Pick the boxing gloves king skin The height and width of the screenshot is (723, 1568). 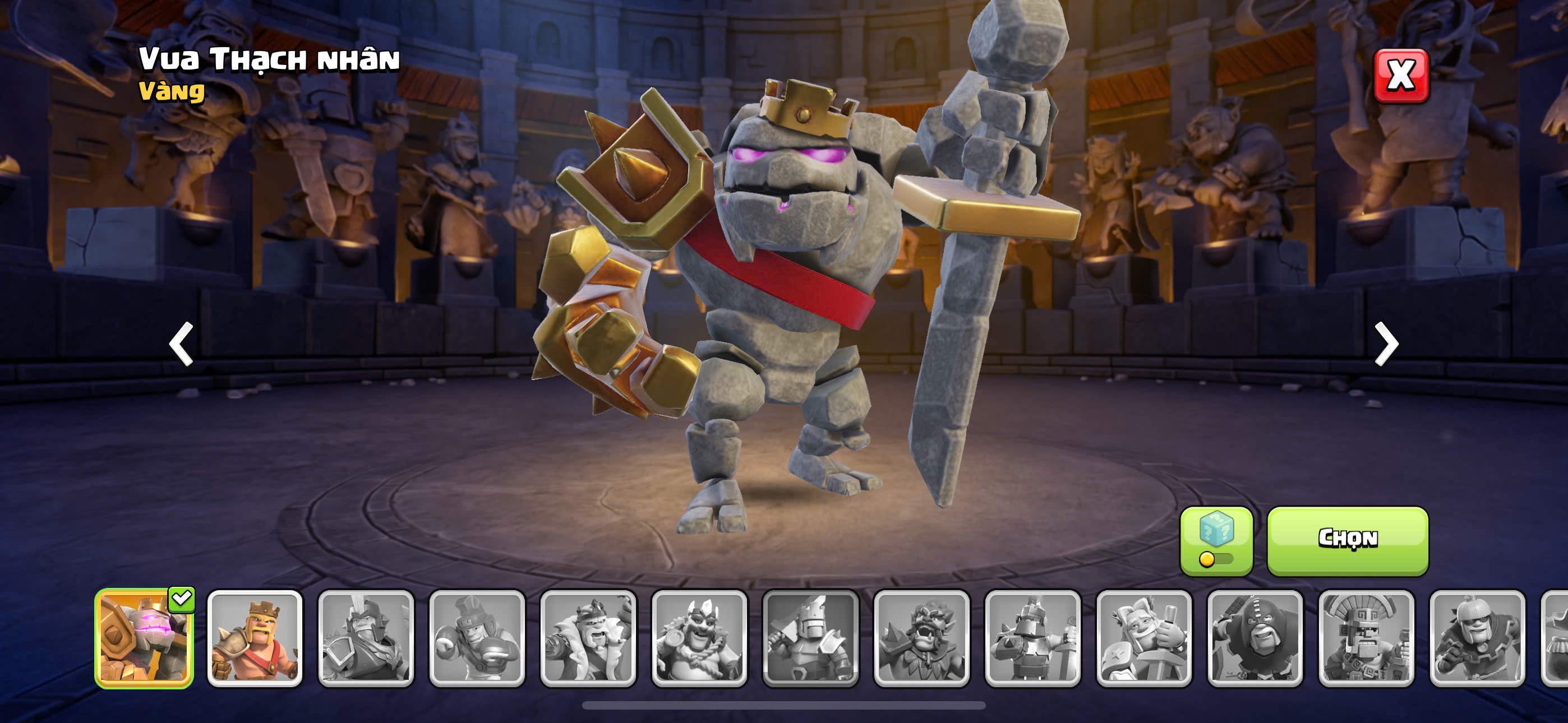click(x=477, y=638)
